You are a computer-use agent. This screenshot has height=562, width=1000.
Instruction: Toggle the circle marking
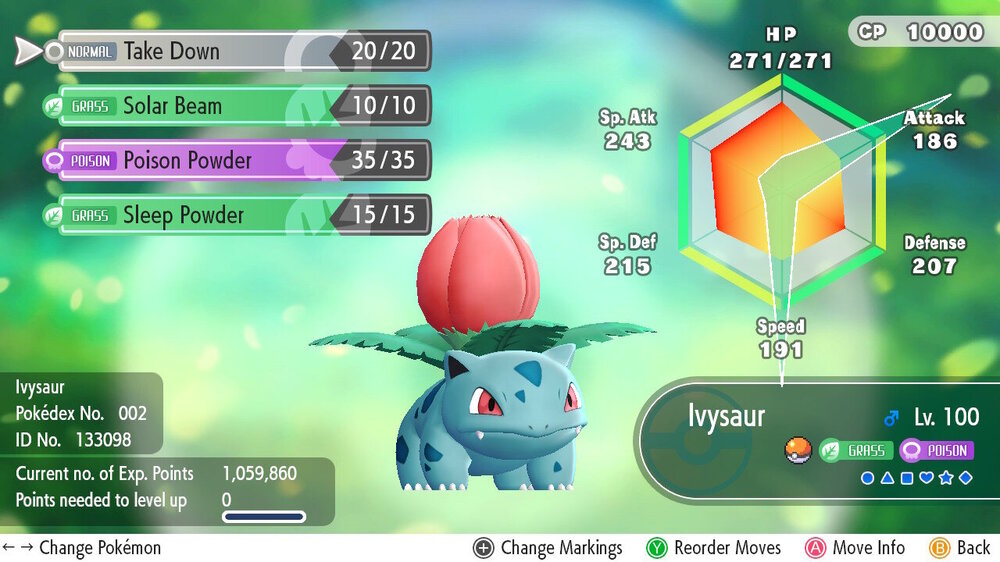tap(868, 478)
